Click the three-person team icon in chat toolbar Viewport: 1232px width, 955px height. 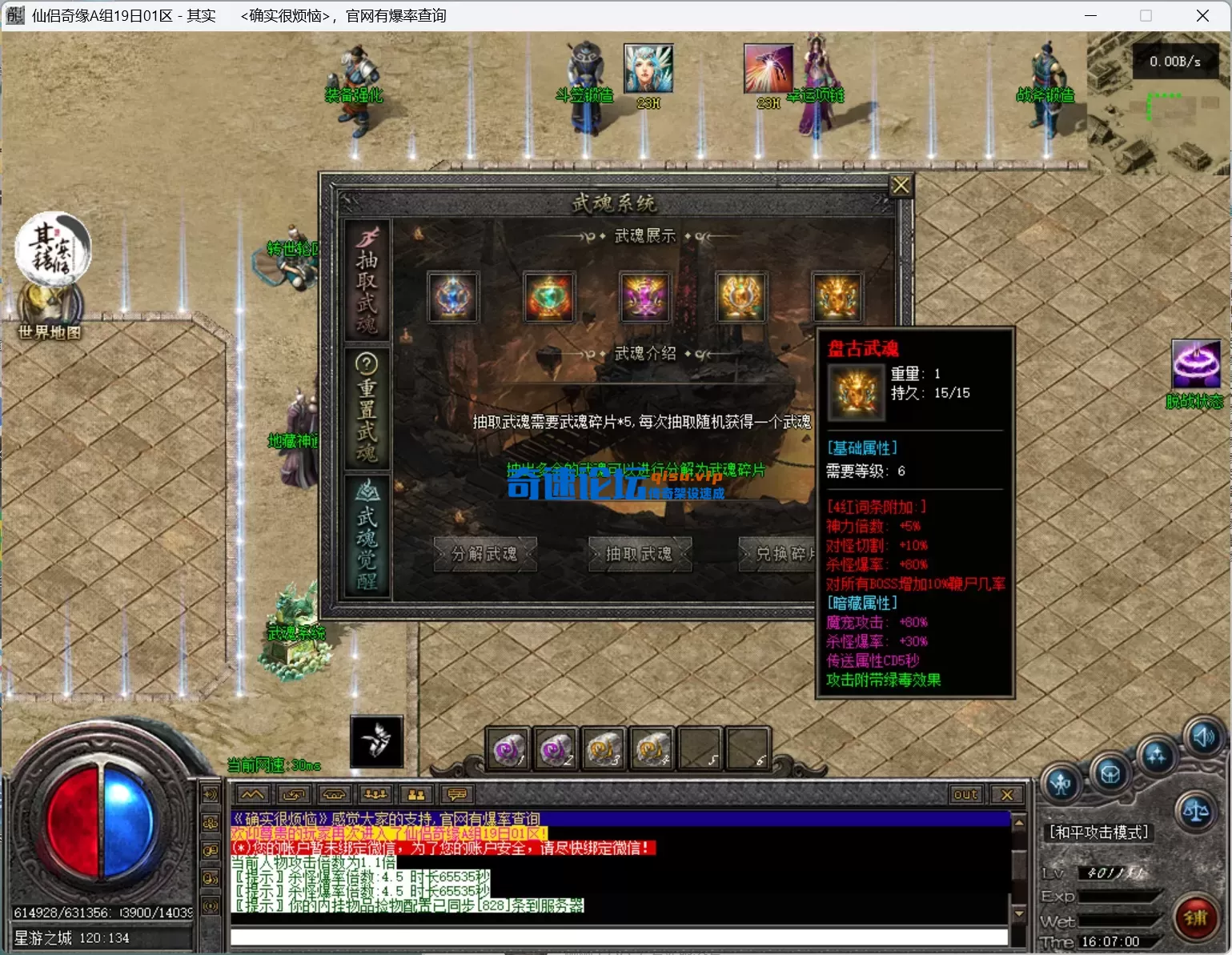[375, 795]
